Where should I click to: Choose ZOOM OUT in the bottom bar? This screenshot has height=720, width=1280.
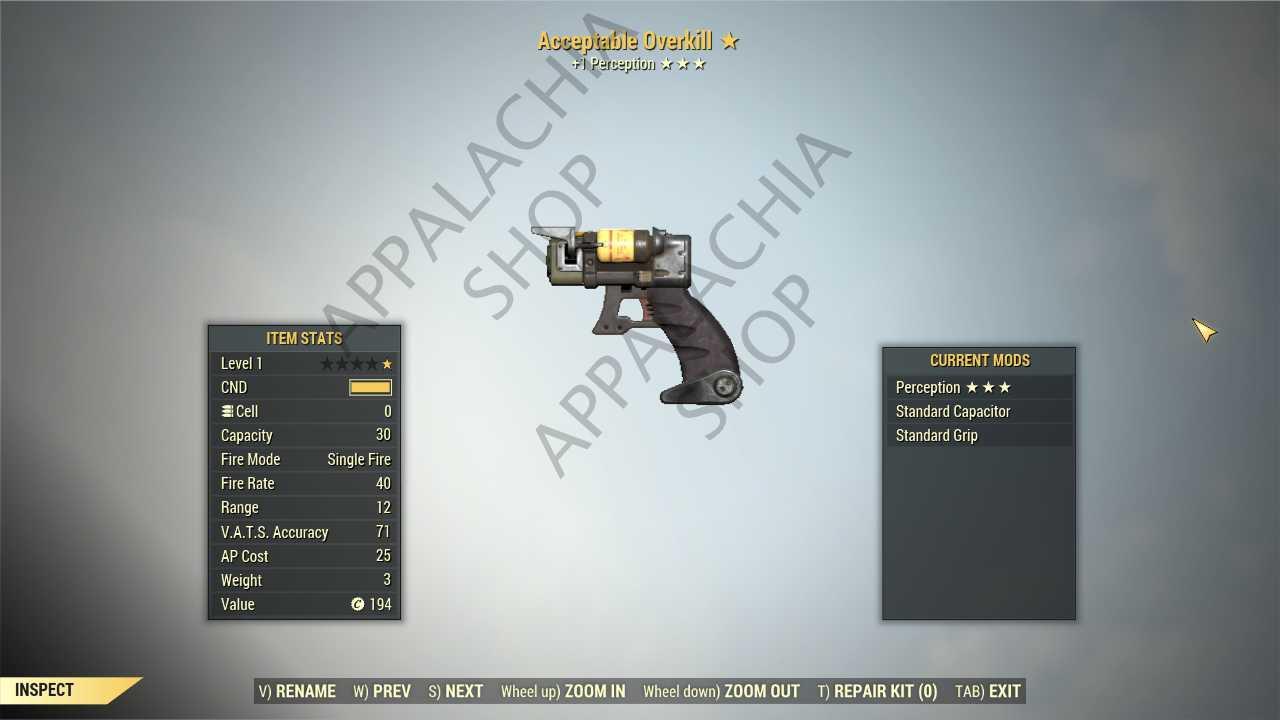[721, 691]
